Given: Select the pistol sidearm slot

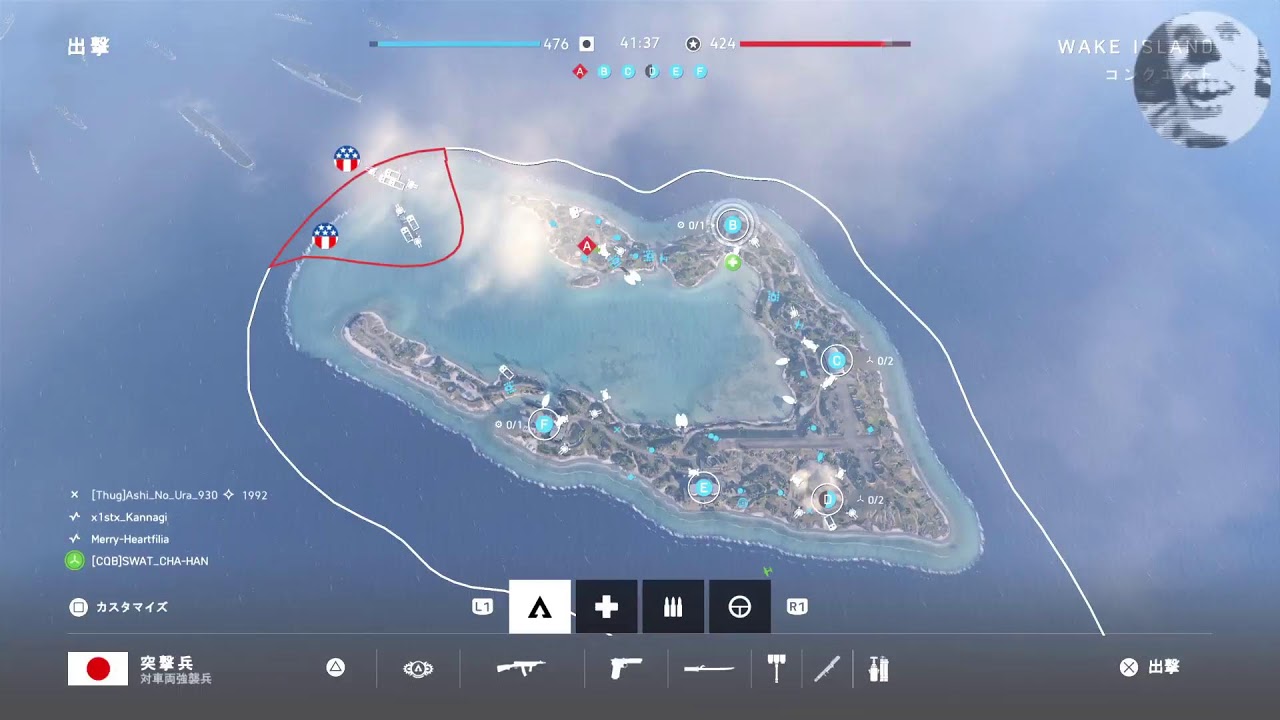Looking at the screenshot, I should [x=625, y=667].
